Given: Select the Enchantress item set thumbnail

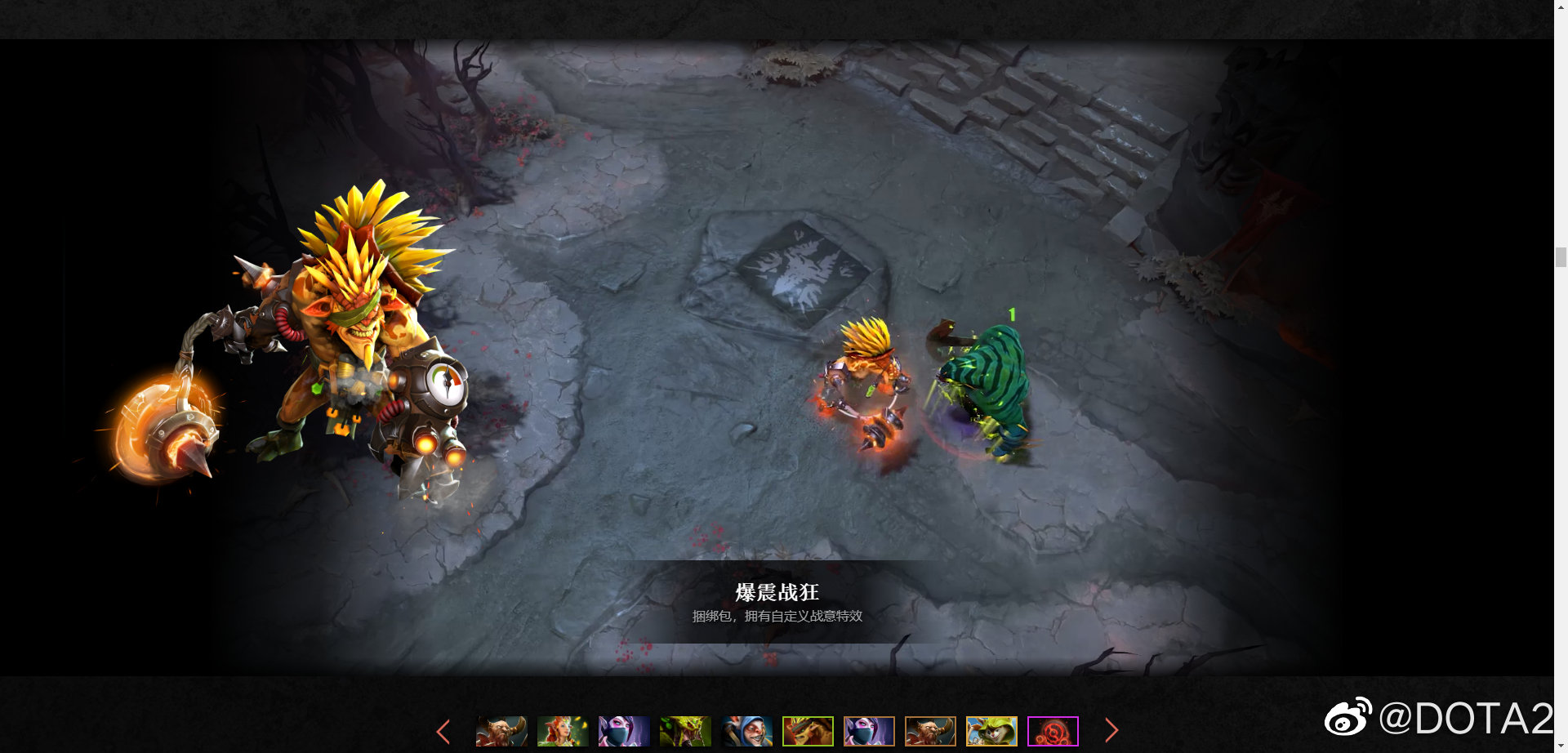Looking at the screenshot, I should pos(562,731).
